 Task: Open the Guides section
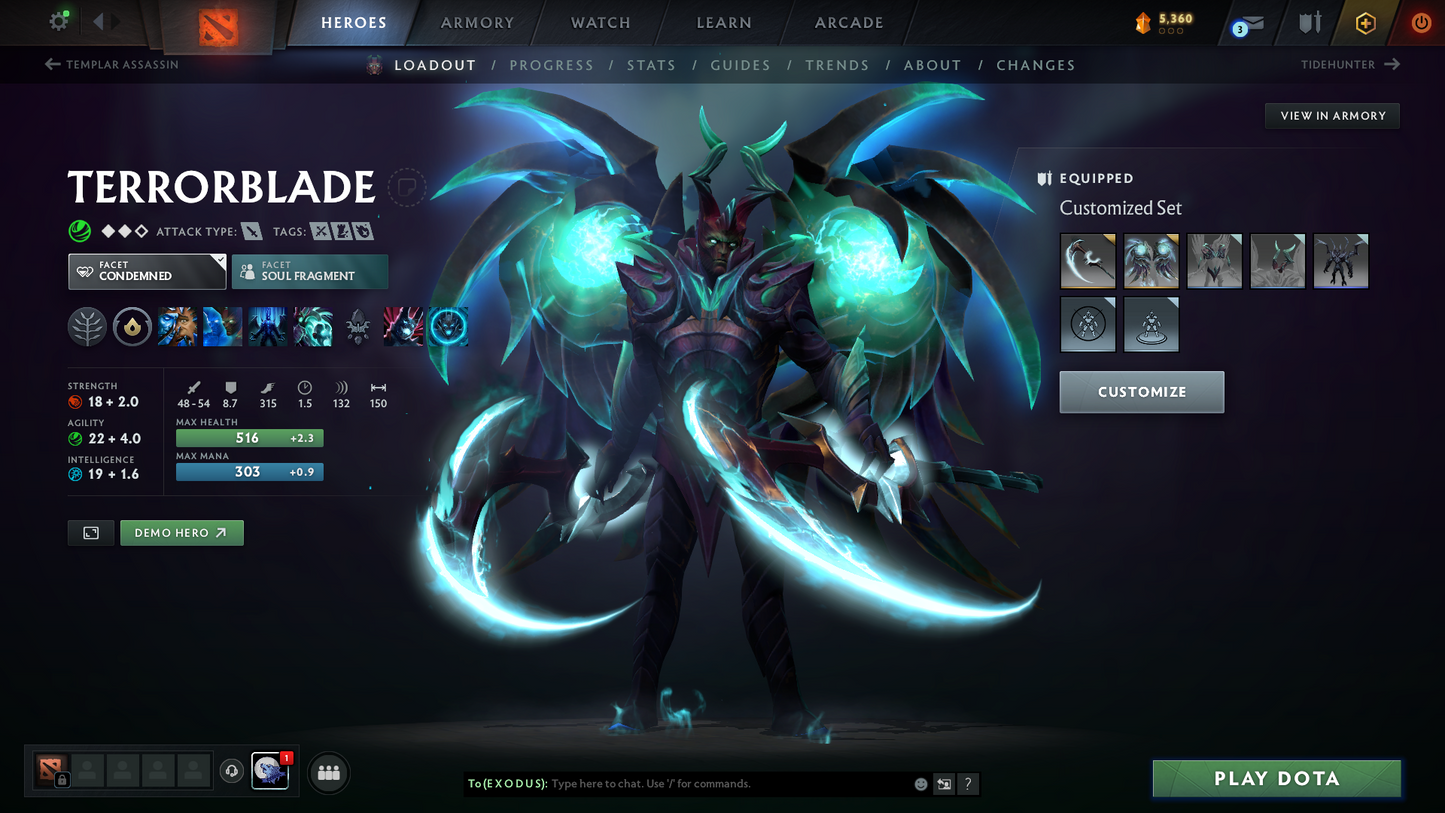click(x=740, y=65)
